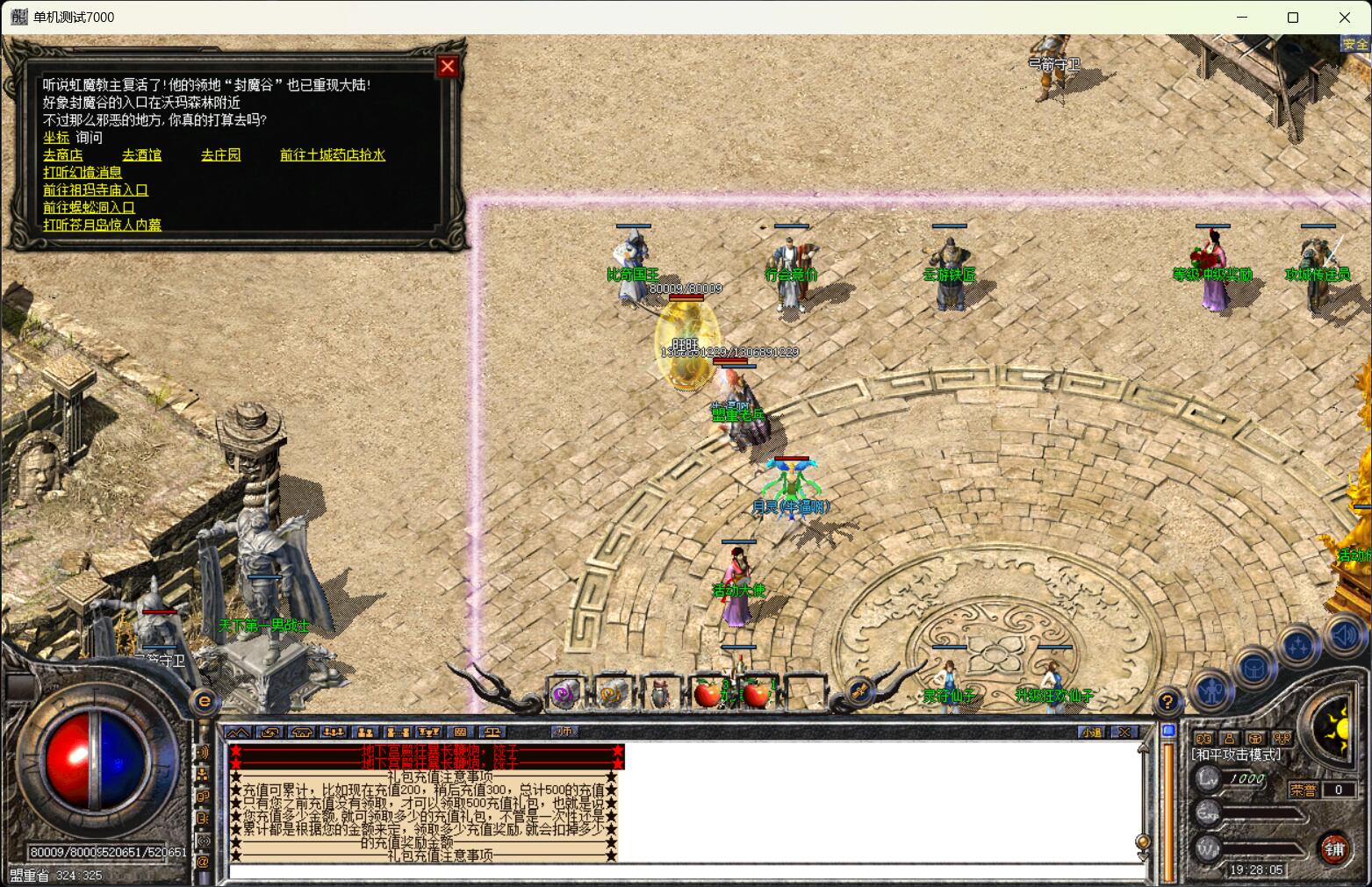Choose 前往祖玛寺庙入口 teleport link
Screen dimensions: 1372x887
pos(96,190)
